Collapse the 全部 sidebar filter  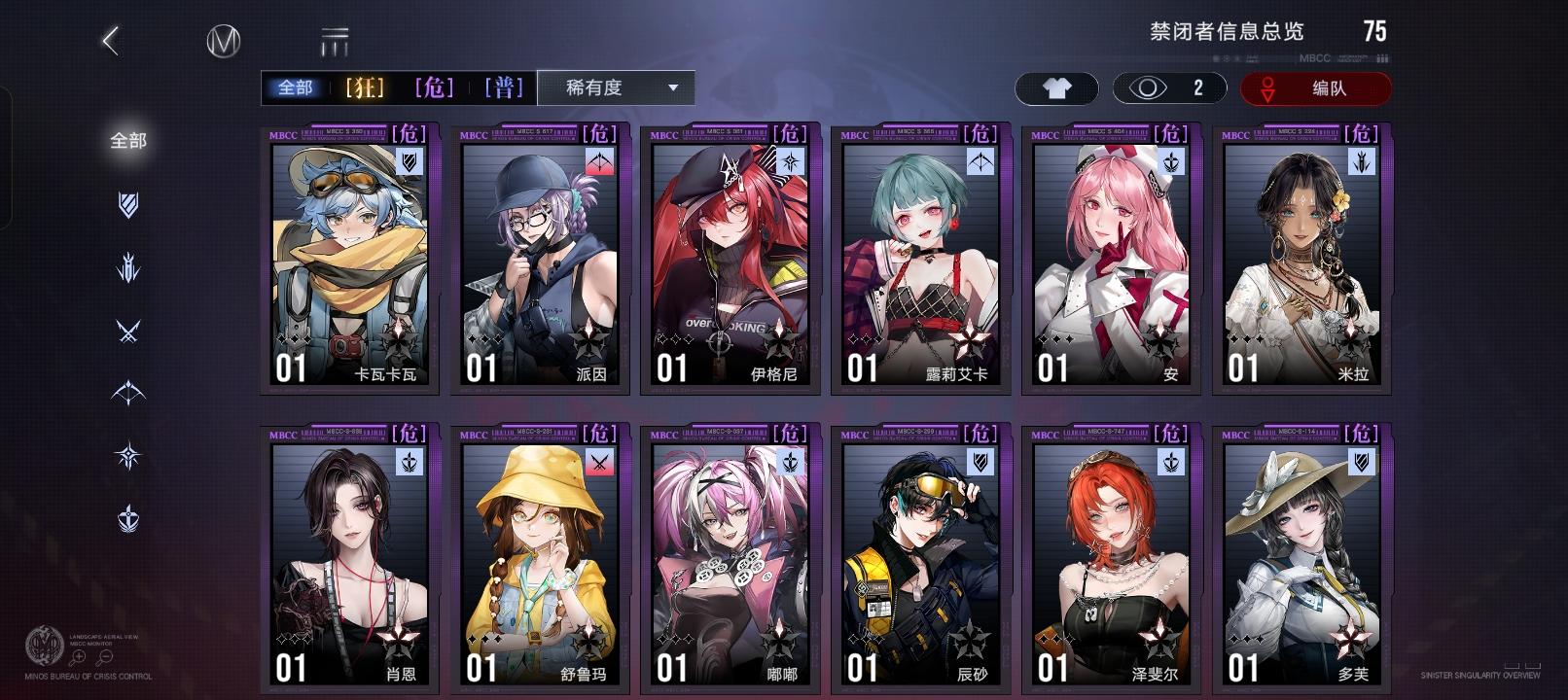tap(128, 141)
